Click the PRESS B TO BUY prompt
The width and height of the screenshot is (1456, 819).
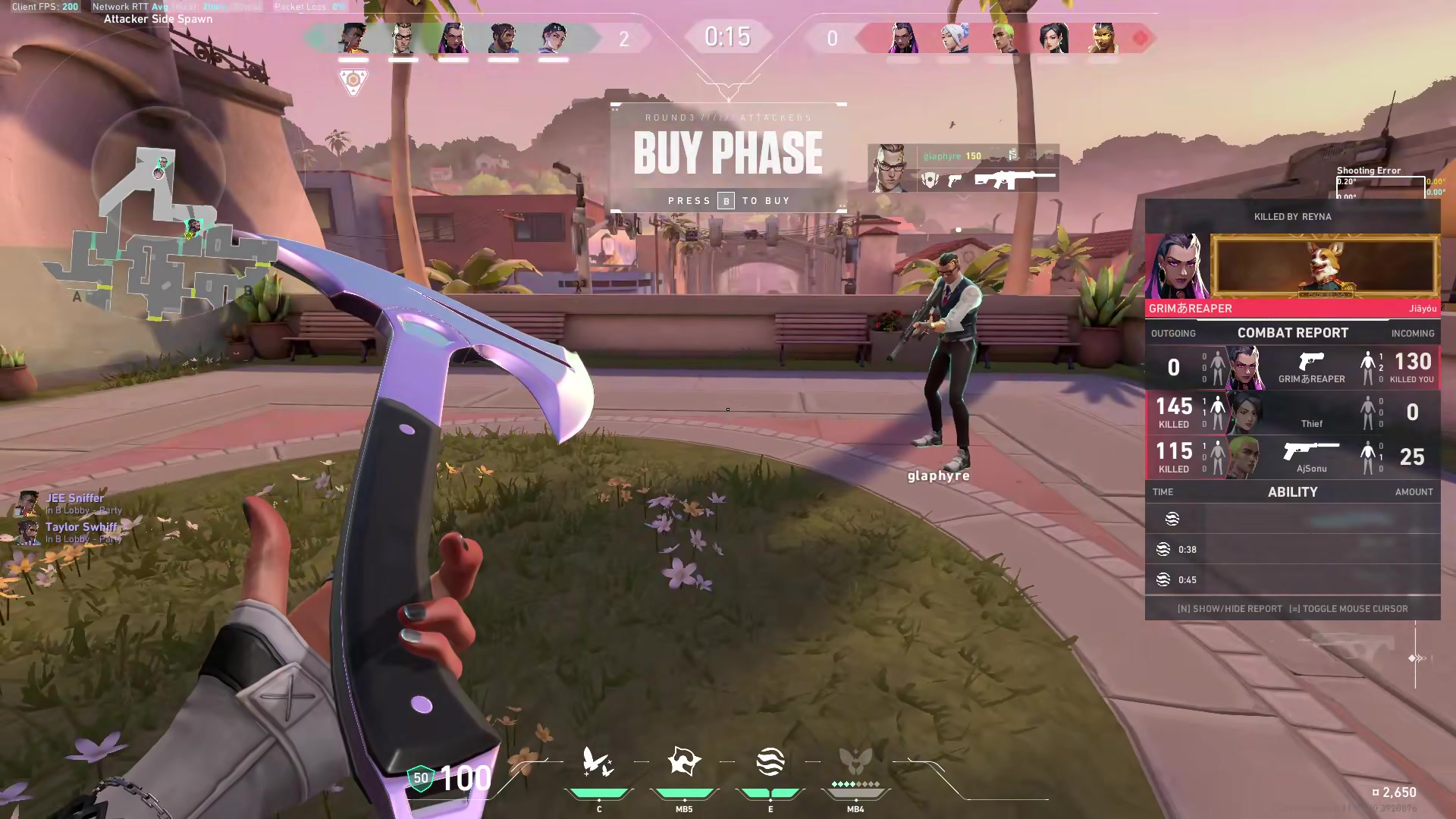pos(727,200)
